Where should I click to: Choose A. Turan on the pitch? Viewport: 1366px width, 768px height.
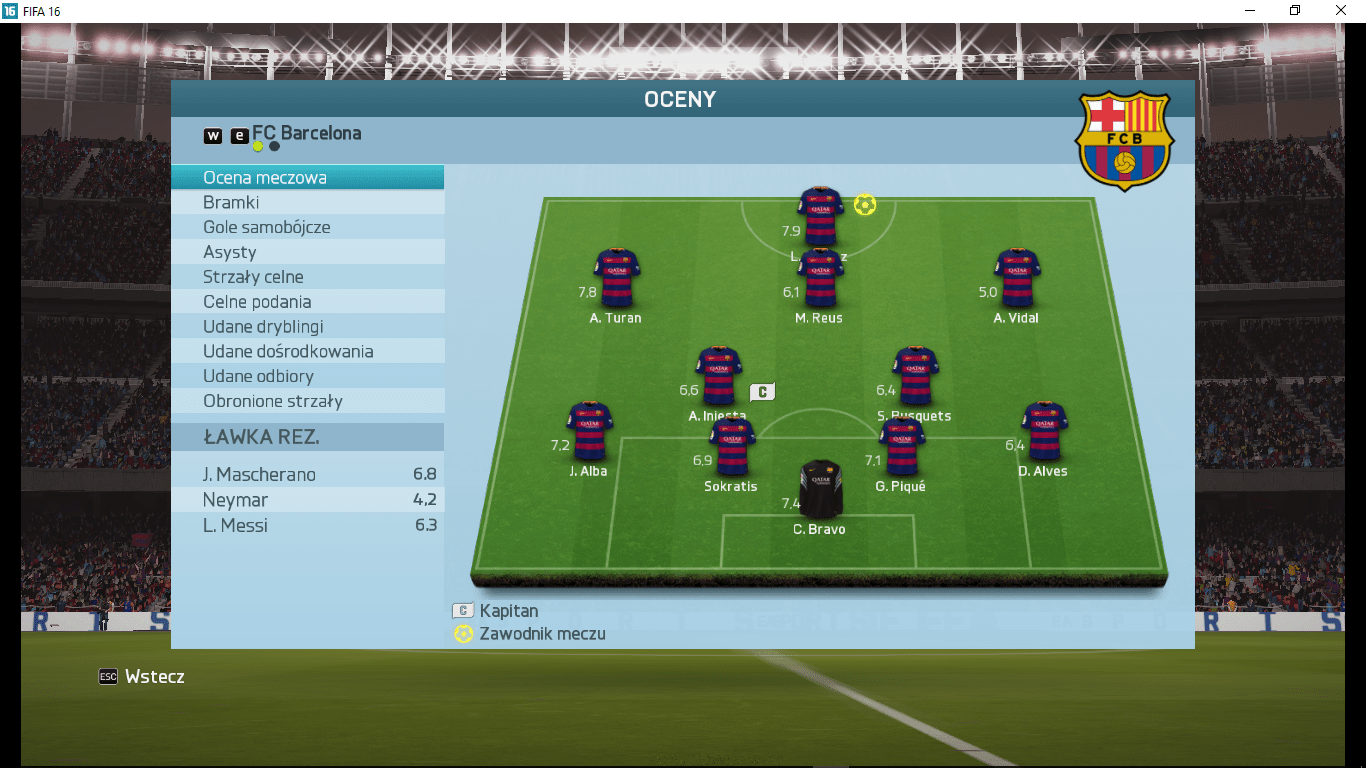616,277
